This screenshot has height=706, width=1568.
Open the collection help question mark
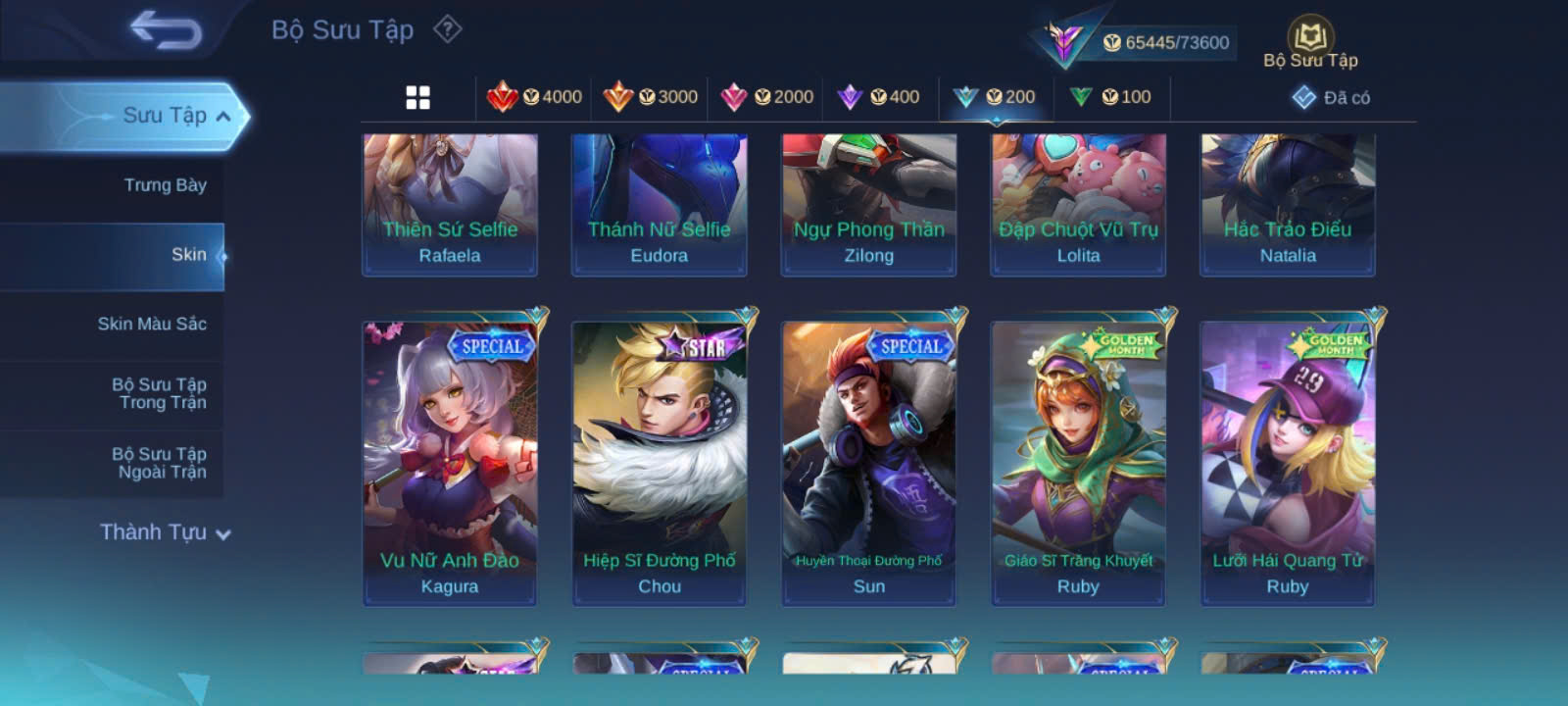pos(448,29)
